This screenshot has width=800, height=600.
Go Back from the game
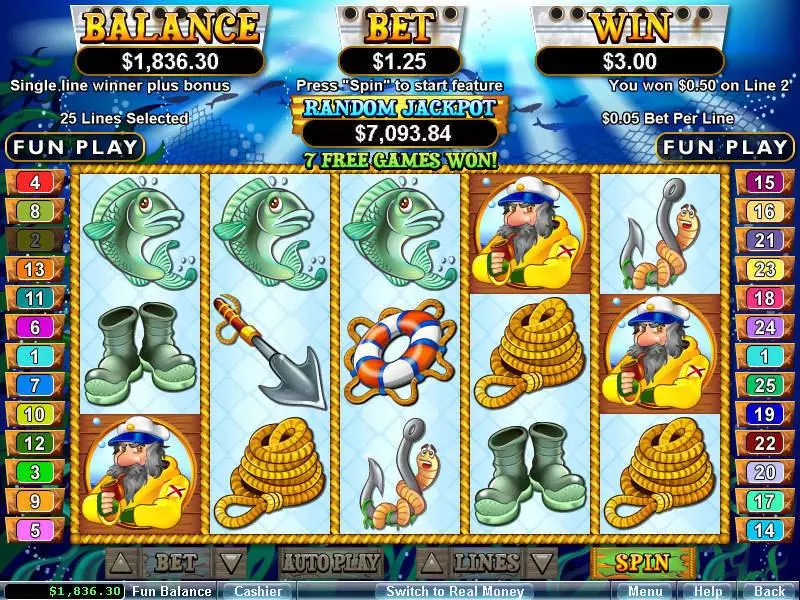(769, 591)
